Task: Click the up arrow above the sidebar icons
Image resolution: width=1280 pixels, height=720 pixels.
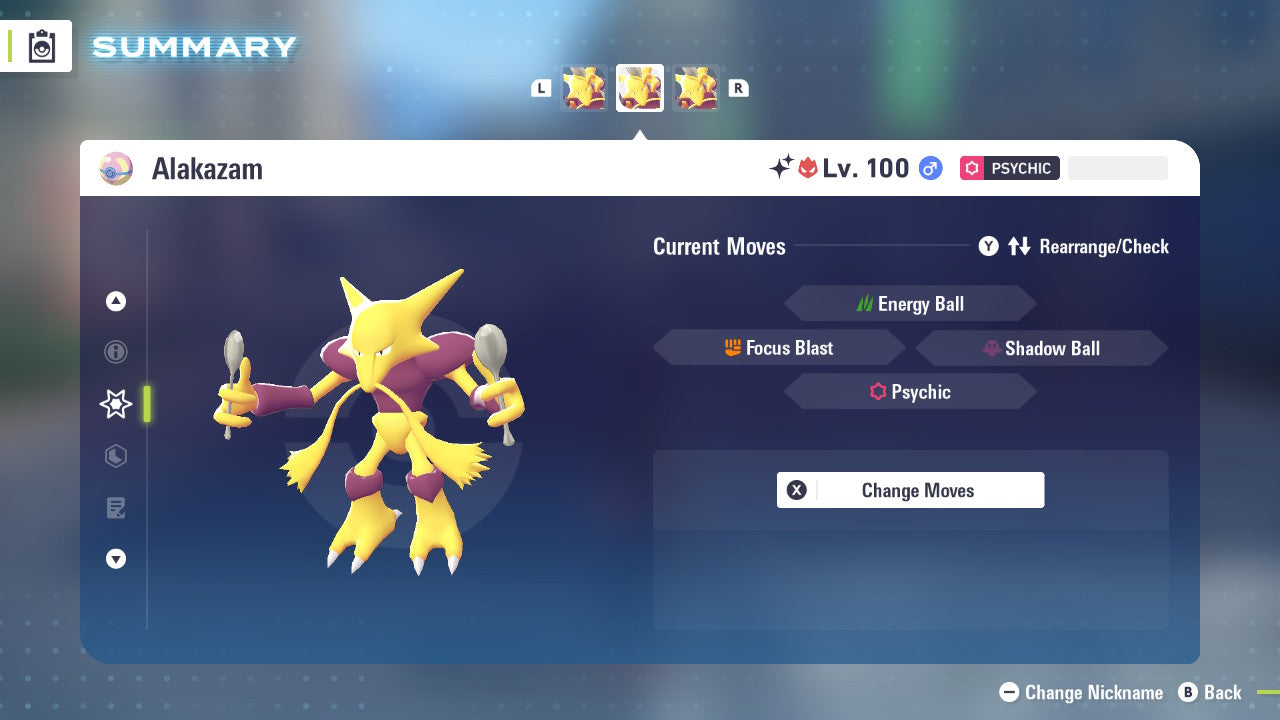Action: click(116, 300)
